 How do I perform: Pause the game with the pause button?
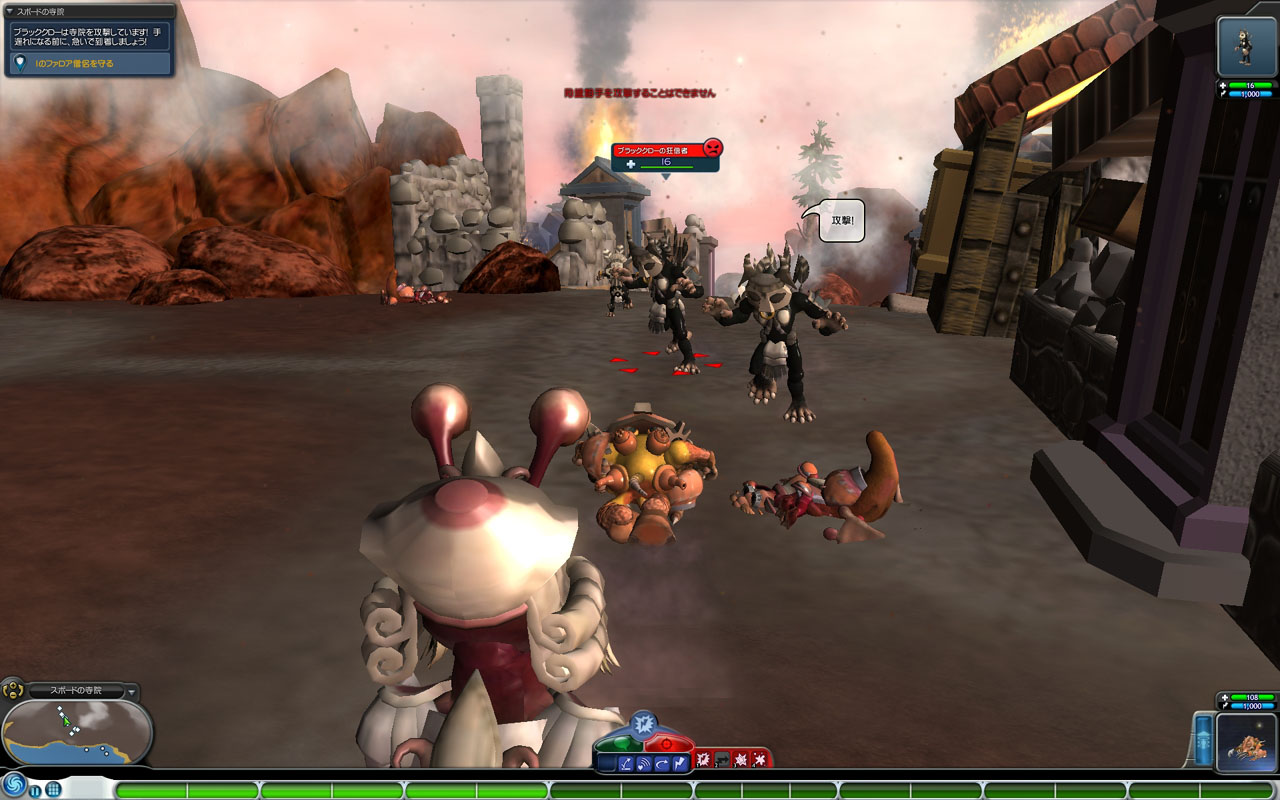[35, 790]
